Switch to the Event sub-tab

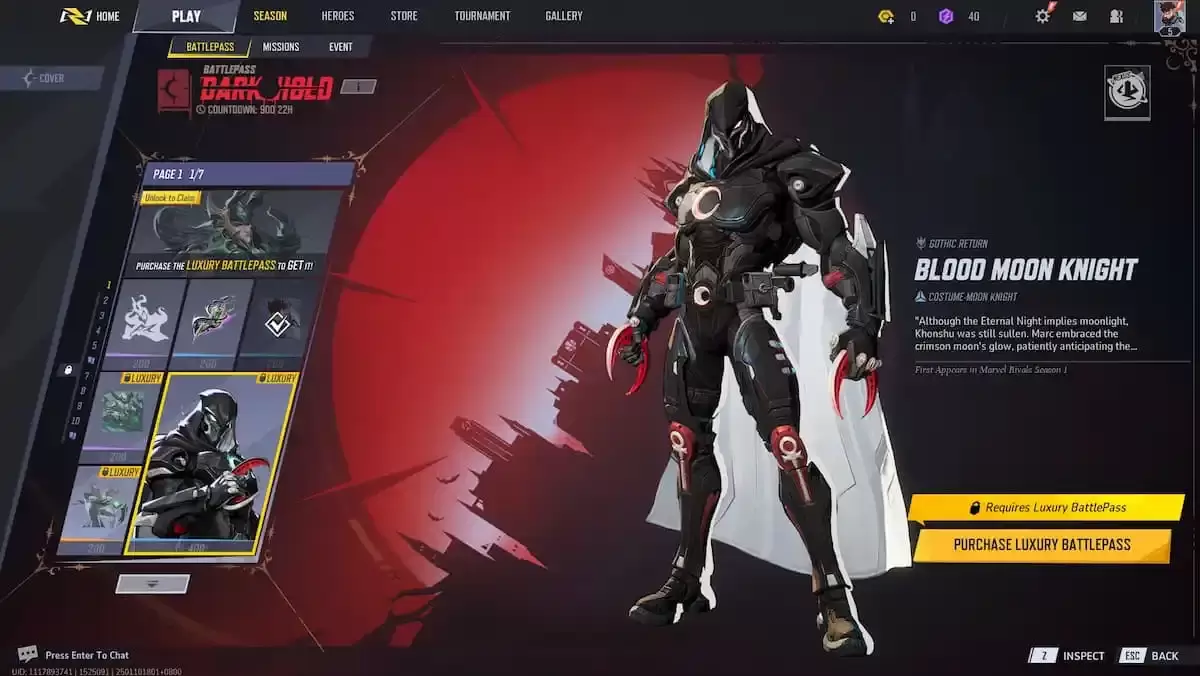click(340, 47)
